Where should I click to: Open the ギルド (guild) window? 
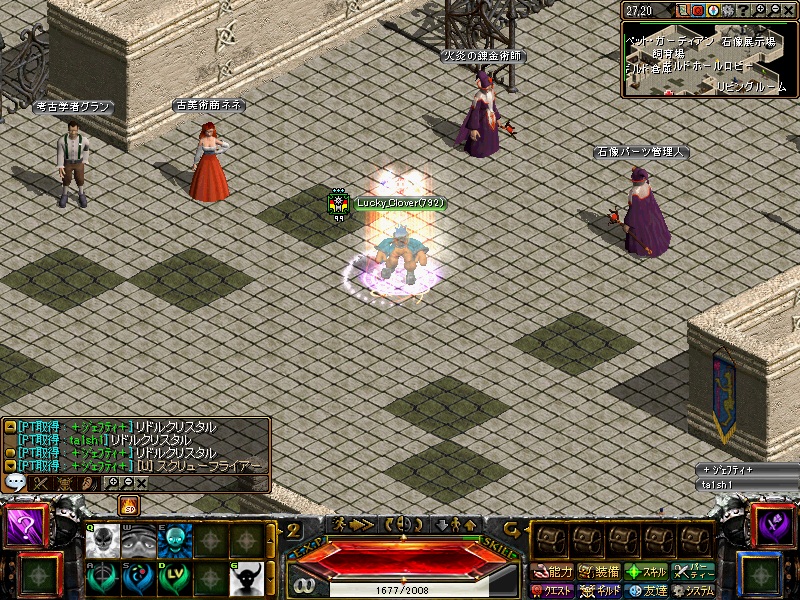pyautogui.click(x=599, y=591)
